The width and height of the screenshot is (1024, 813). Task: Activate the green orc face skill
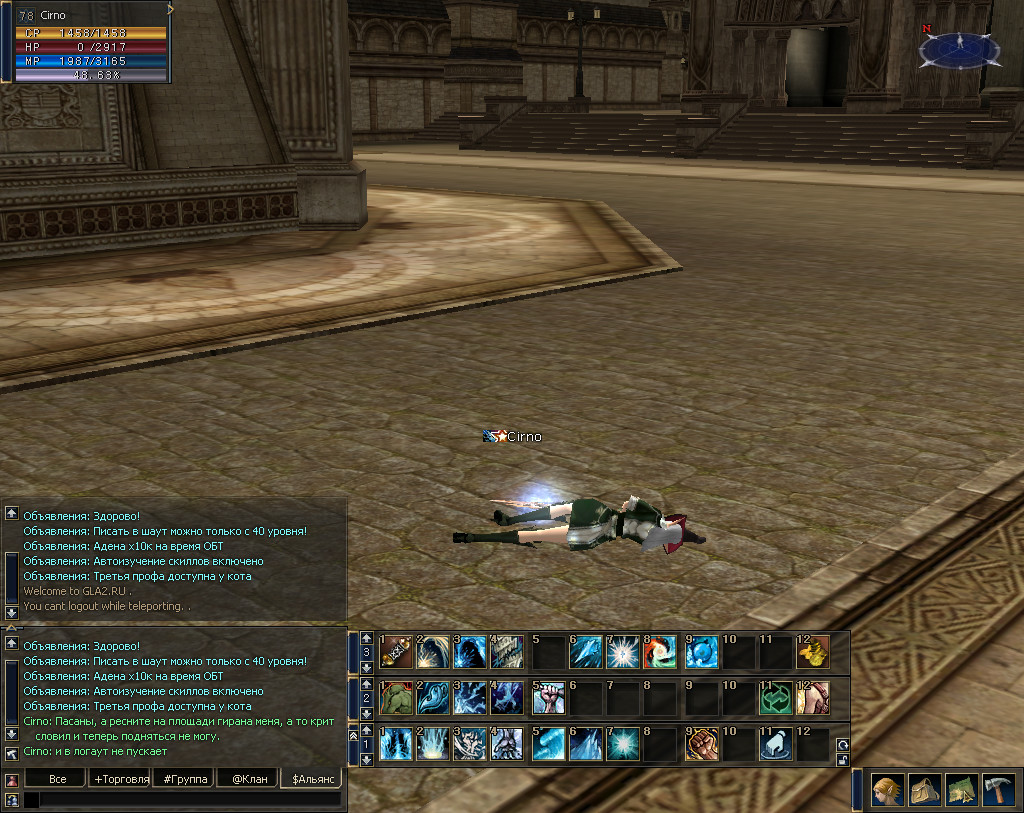(x=396, y=698)
